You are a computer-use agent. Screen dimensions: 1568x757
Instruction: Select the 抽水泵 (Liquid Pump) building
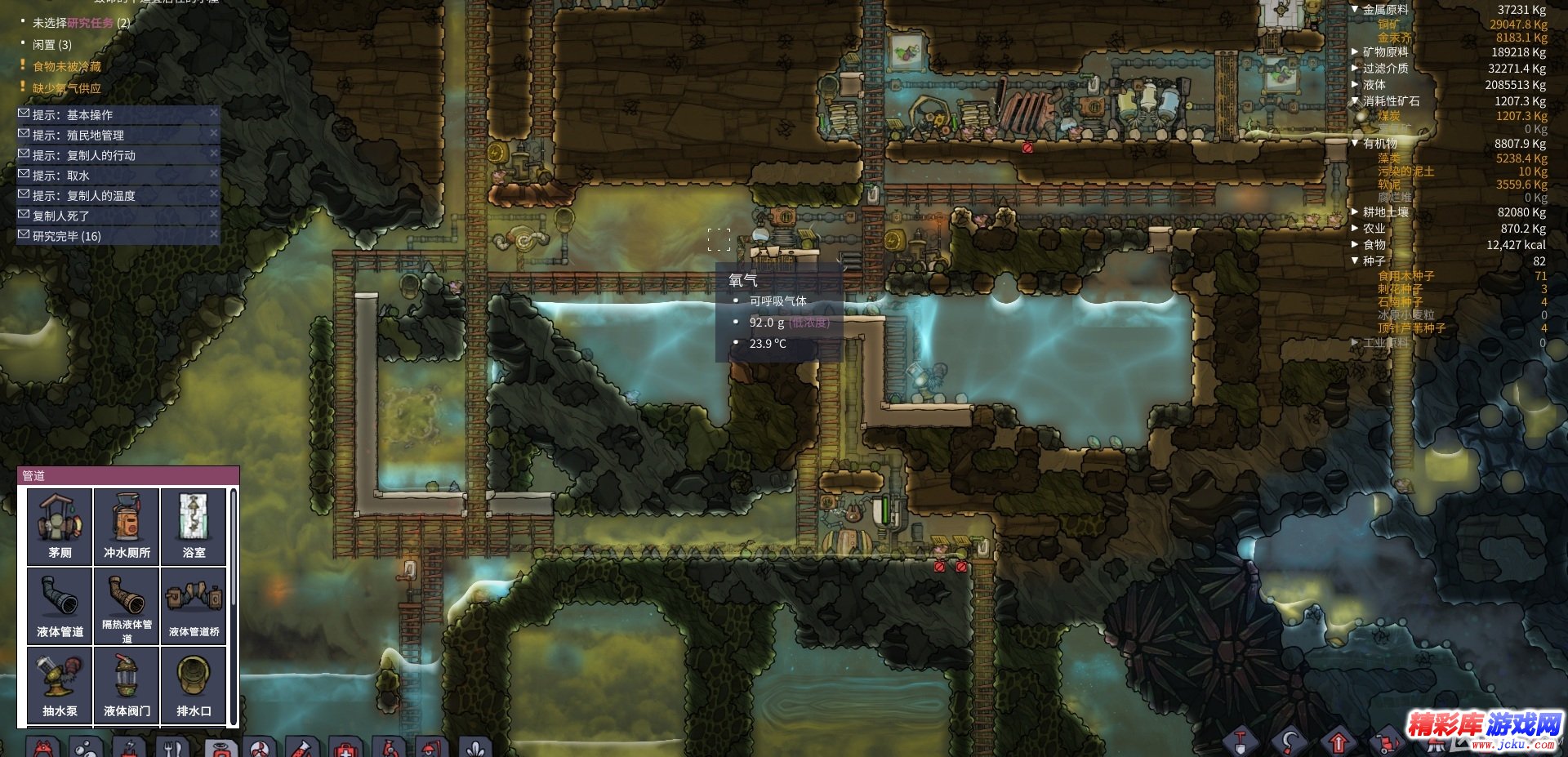click(x=58, y=684)
